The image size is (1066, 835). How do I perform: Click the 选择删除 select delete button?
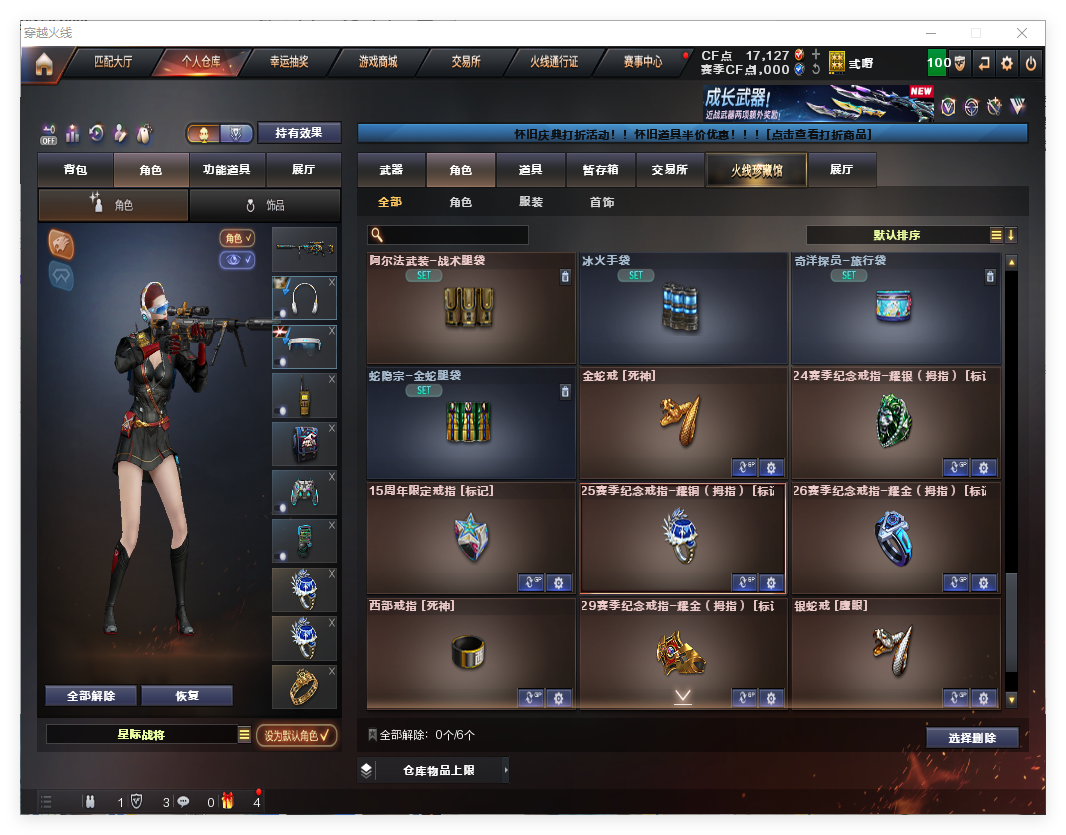(972, 738)
